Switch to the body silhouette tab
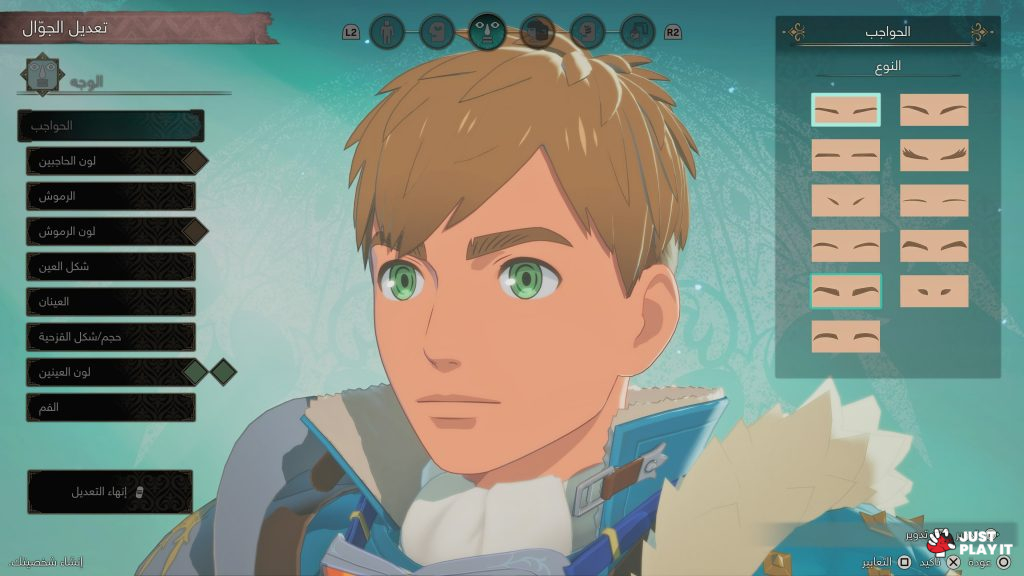The image size is (1024, 576). (386, 32)
